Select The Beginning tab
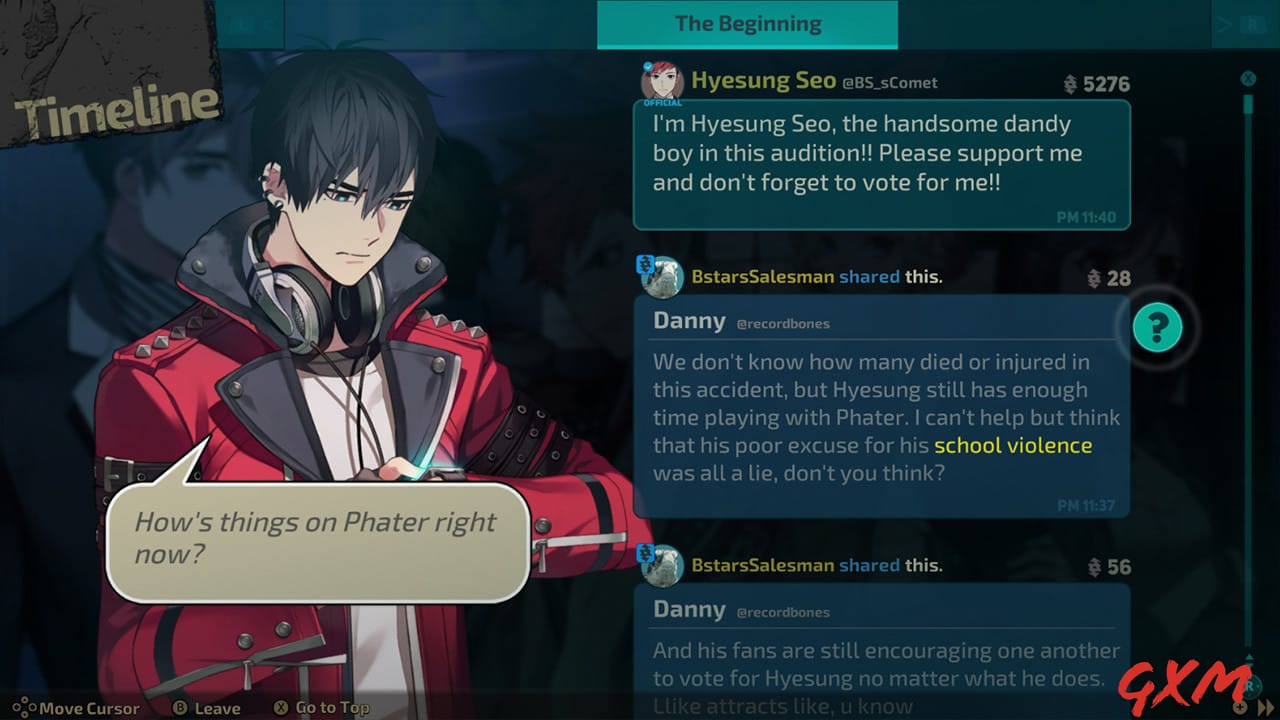 point(748,22)
